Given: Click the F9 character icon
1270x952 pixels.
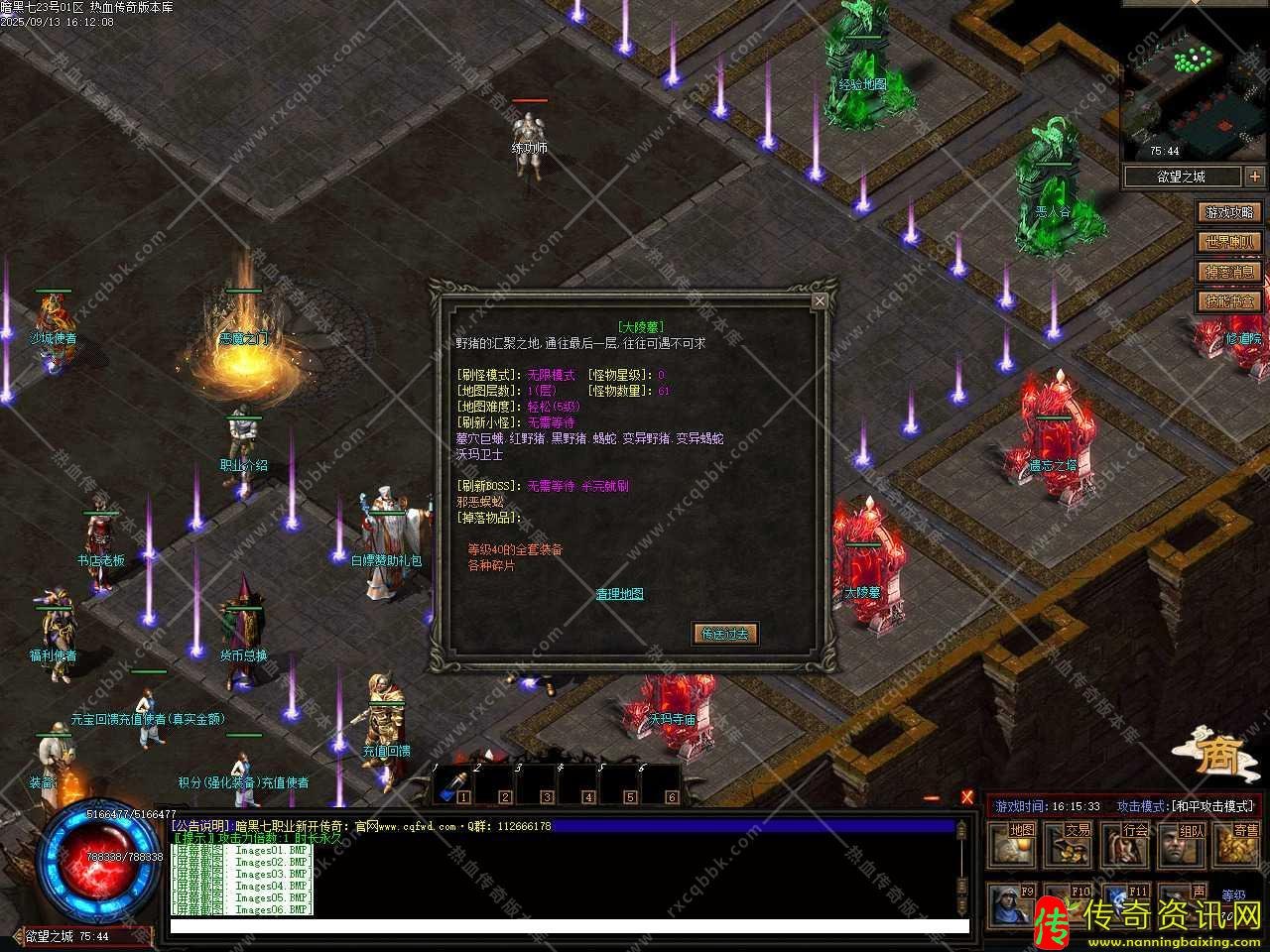Looking at the screenshot, I should click(1012, 904).
